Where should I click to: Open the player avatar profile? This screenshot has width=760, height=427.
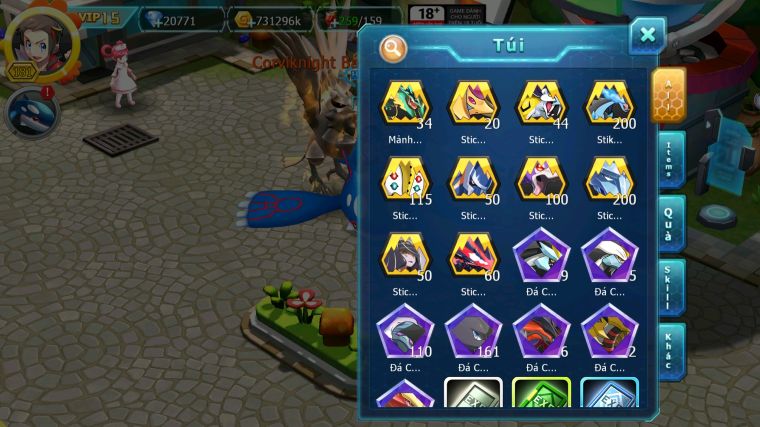coord(42,42)
